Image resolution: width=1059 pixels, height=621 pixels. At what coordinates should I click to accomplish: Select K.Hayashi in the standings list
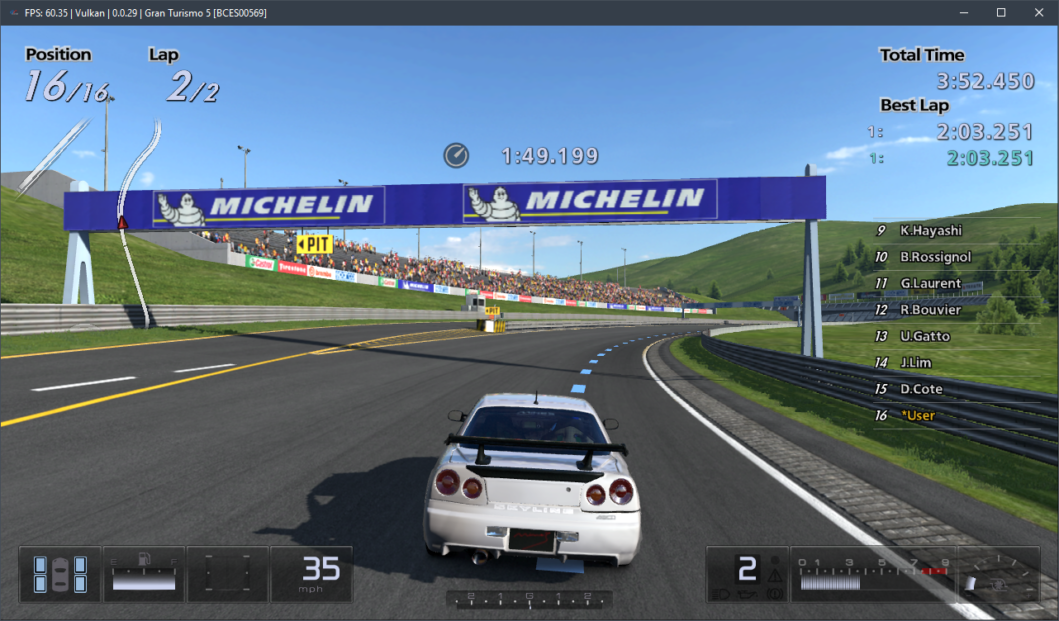929,231
